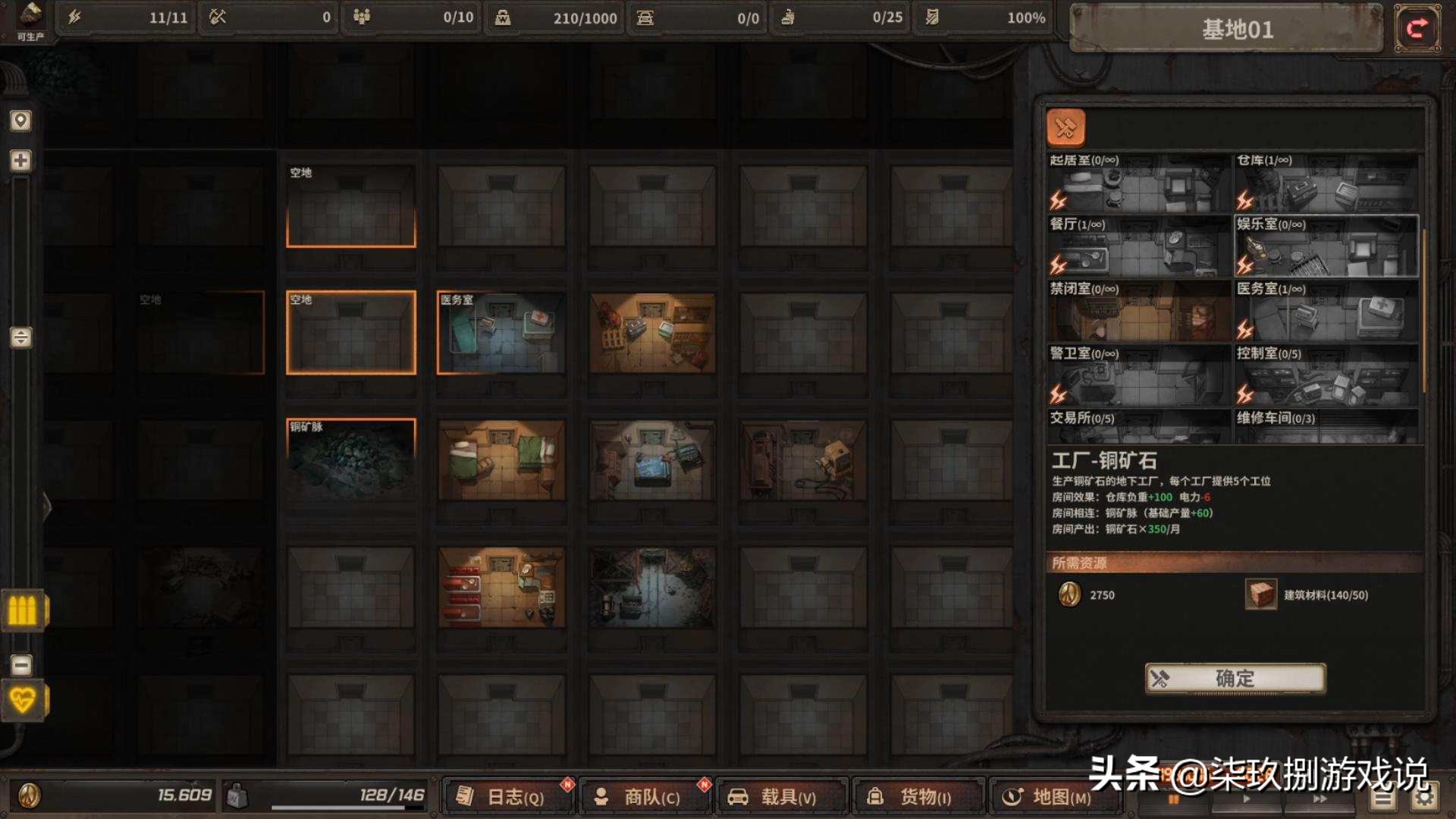The image size is (1456, 819).
Task: Choose the 禁闭室 confinement room option
Action: click(1138, 311)
